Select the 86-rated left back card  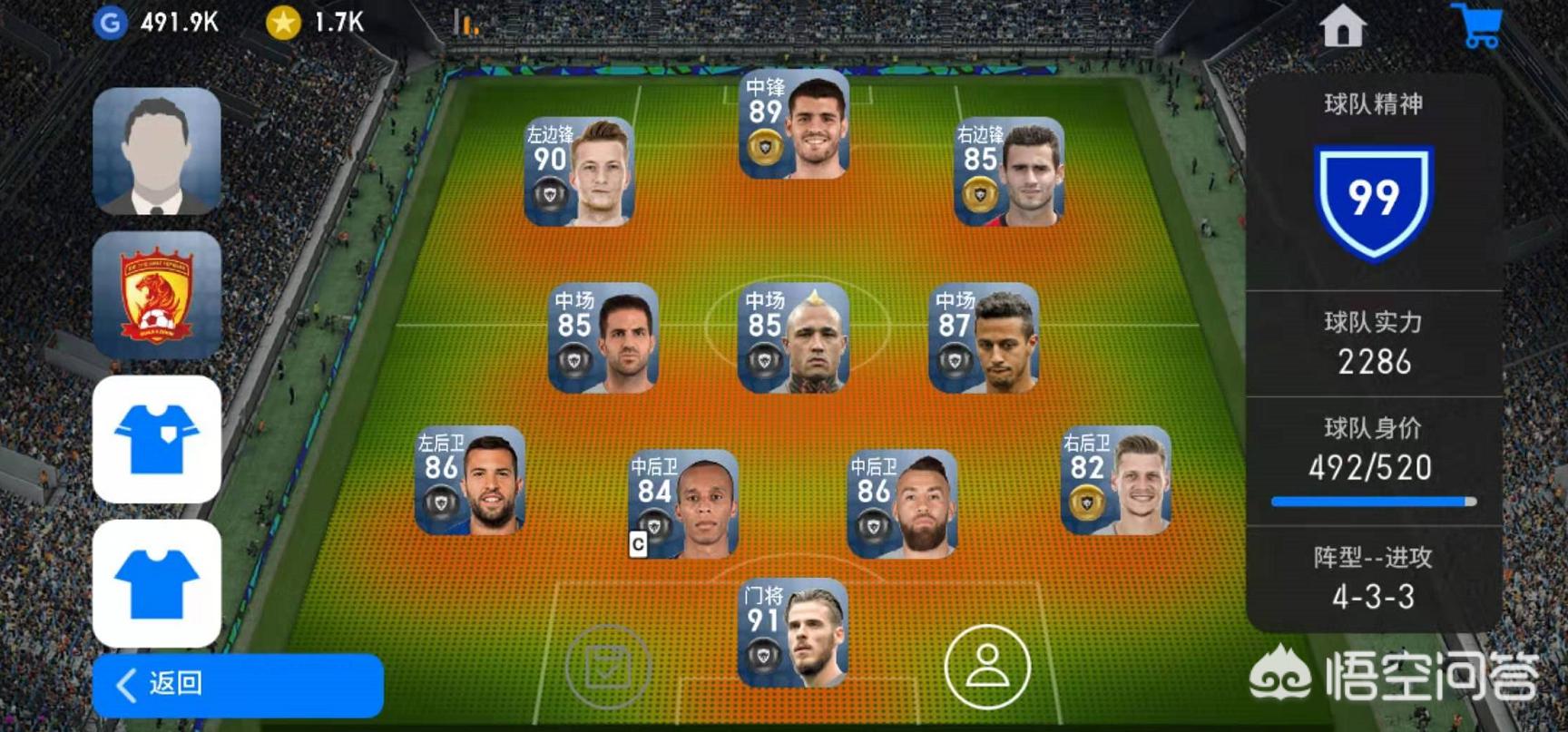tap(470, 480)
